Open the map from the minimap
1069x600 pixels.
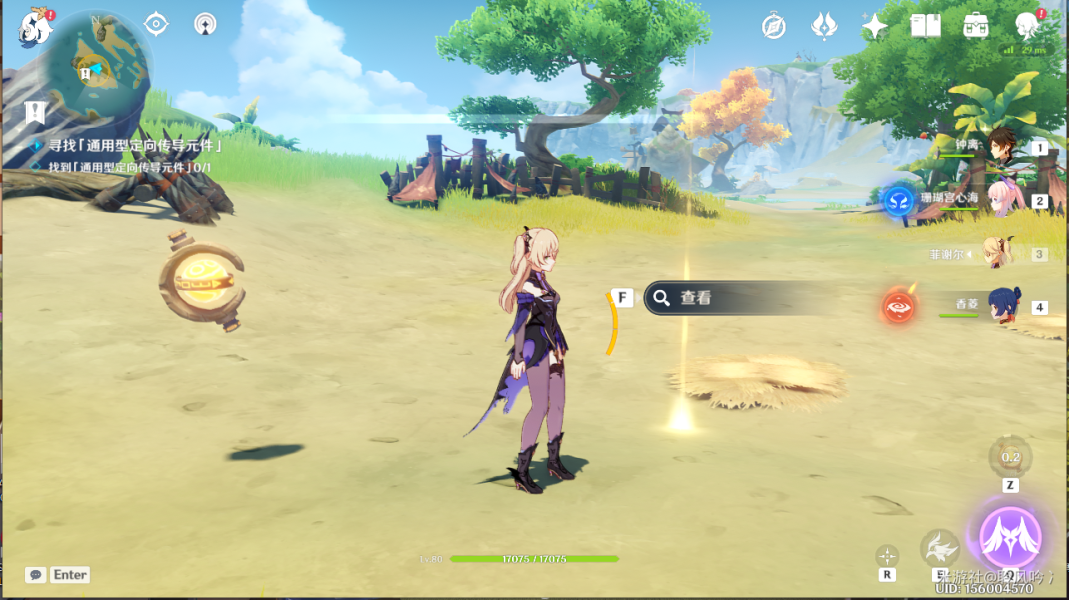click(100, 66)
